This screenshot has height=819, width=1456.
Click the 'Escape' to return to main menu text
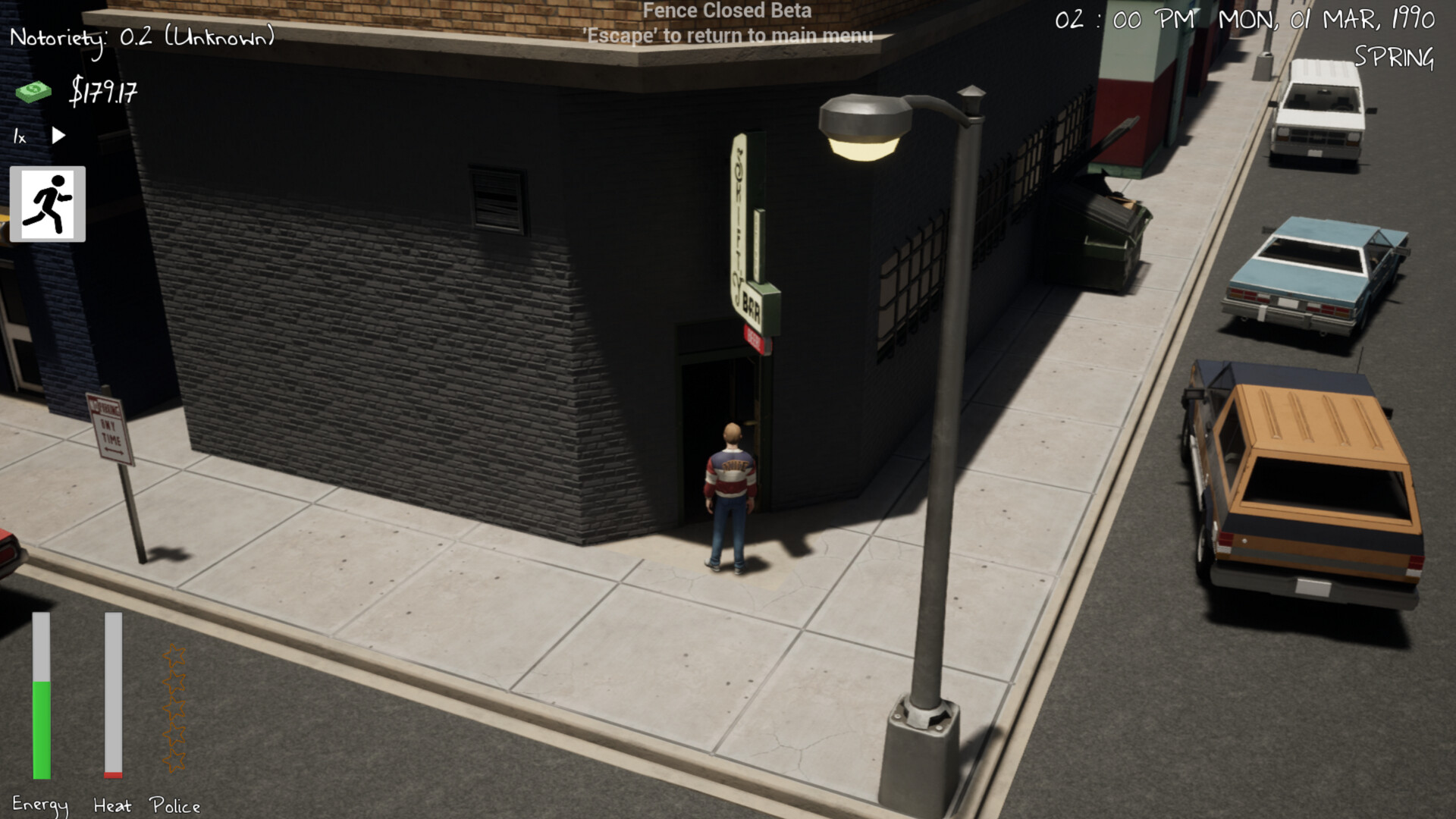[x=727, y=35]
